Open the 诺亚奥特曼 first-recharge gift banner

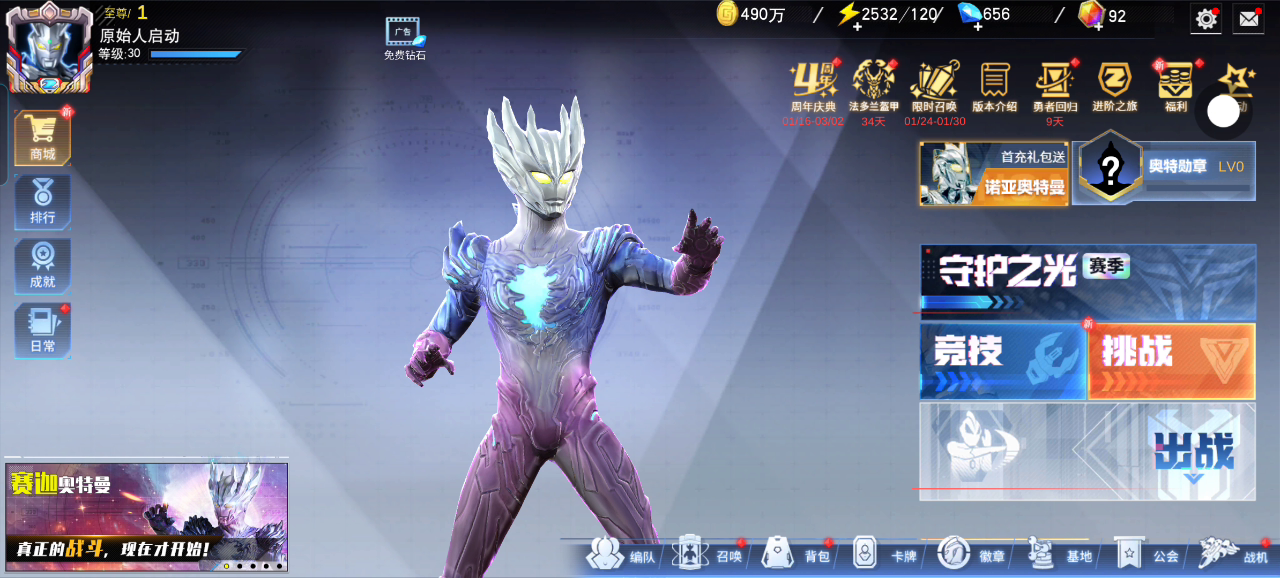(x=994, y=173)
